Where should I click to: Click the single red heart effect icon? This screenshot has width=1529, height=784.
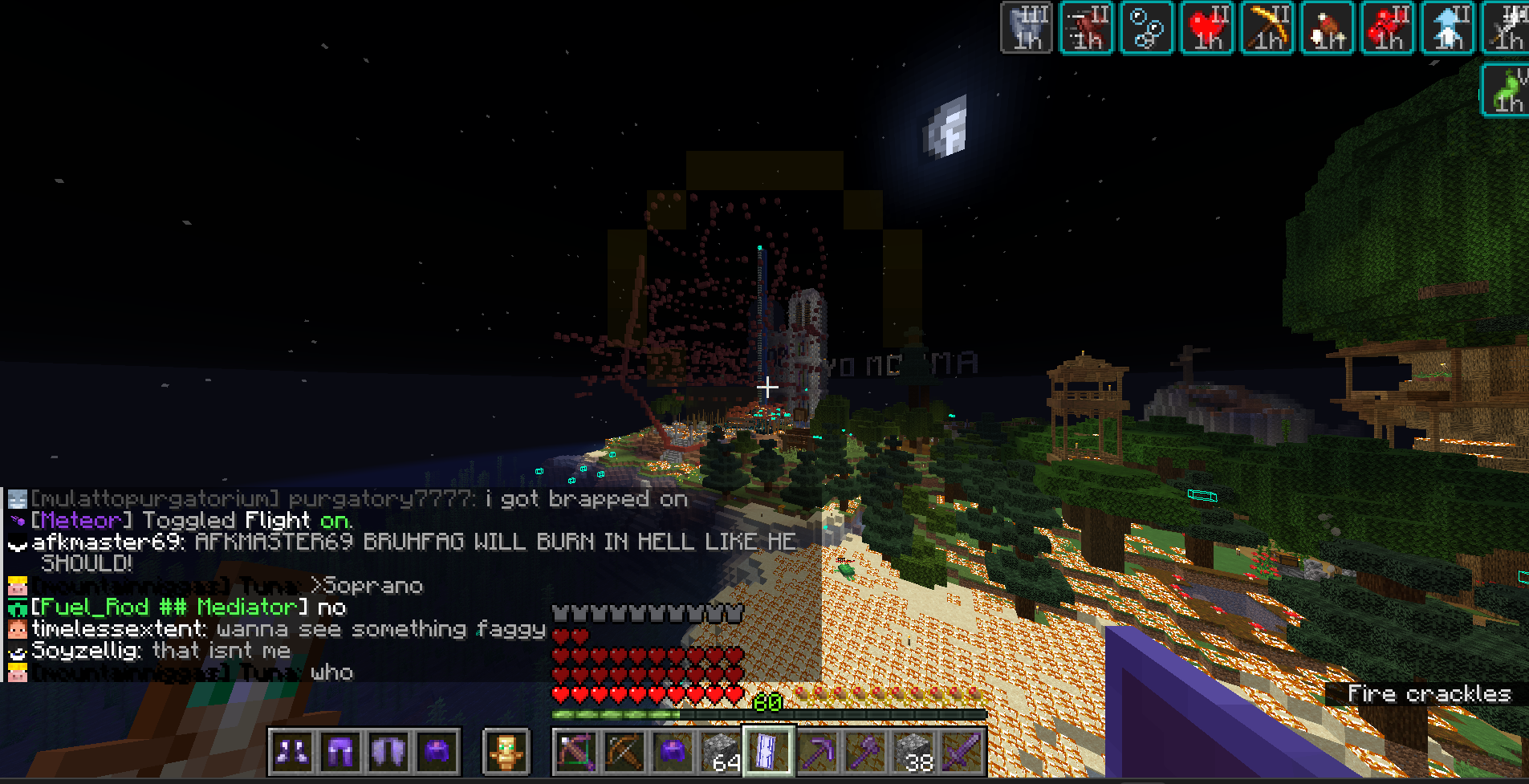(1207, 28)
